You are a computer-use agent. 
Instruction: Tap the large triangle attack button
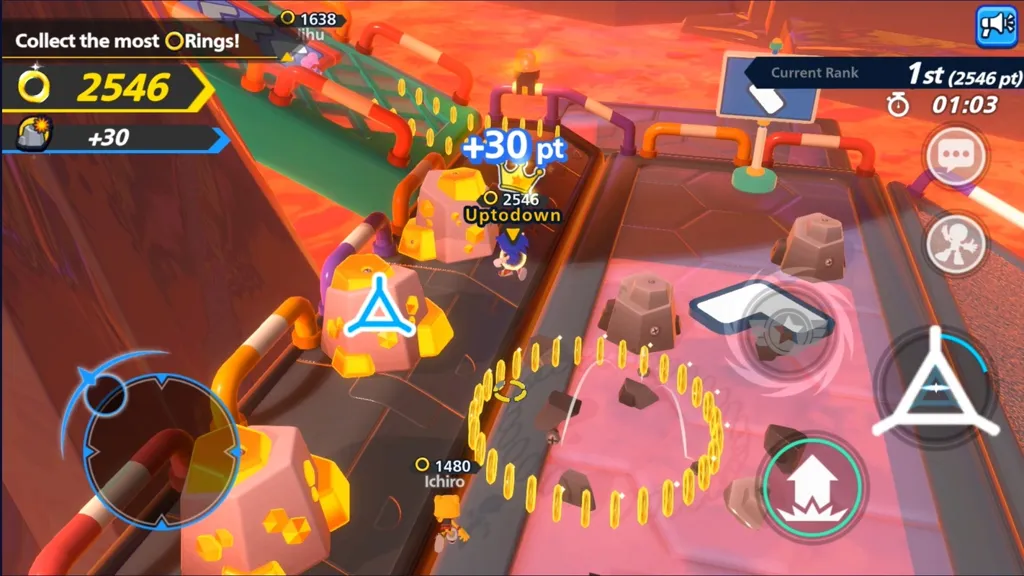pyautogui.click(x=934, y=386)
